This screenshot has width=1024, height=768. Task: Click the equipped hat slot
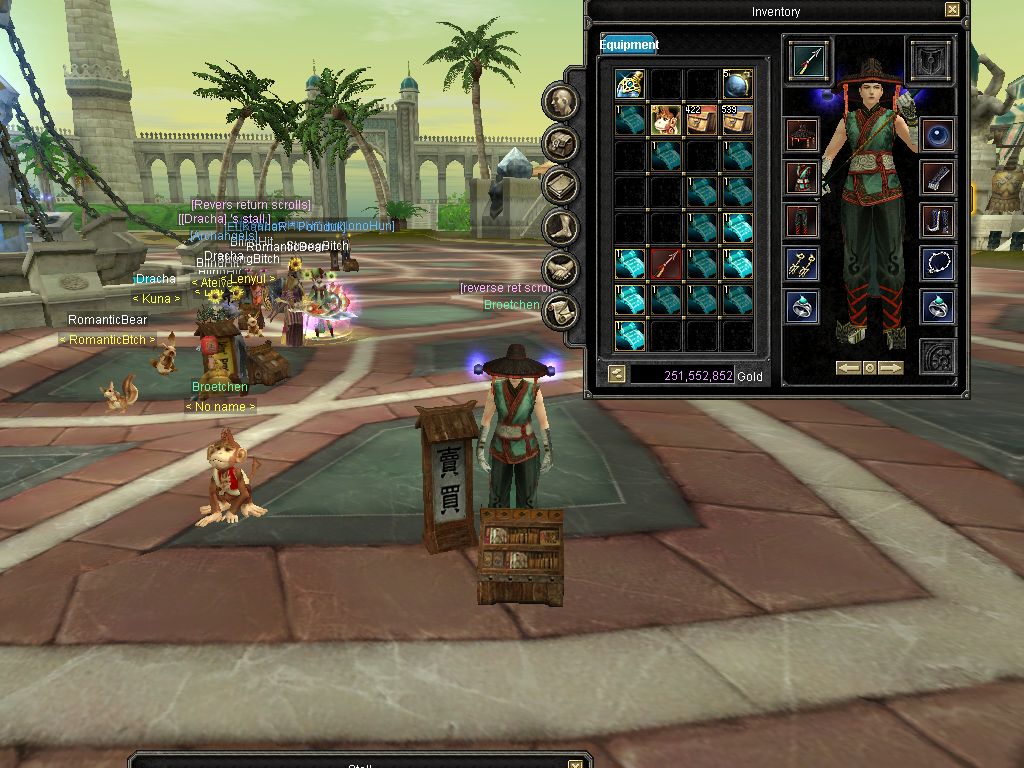[802, 135]
